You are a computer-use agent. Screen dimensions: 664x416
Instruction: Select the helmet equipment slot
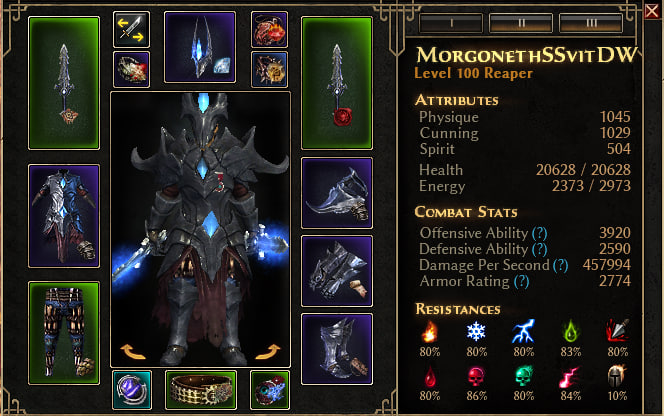pos(199,47)
